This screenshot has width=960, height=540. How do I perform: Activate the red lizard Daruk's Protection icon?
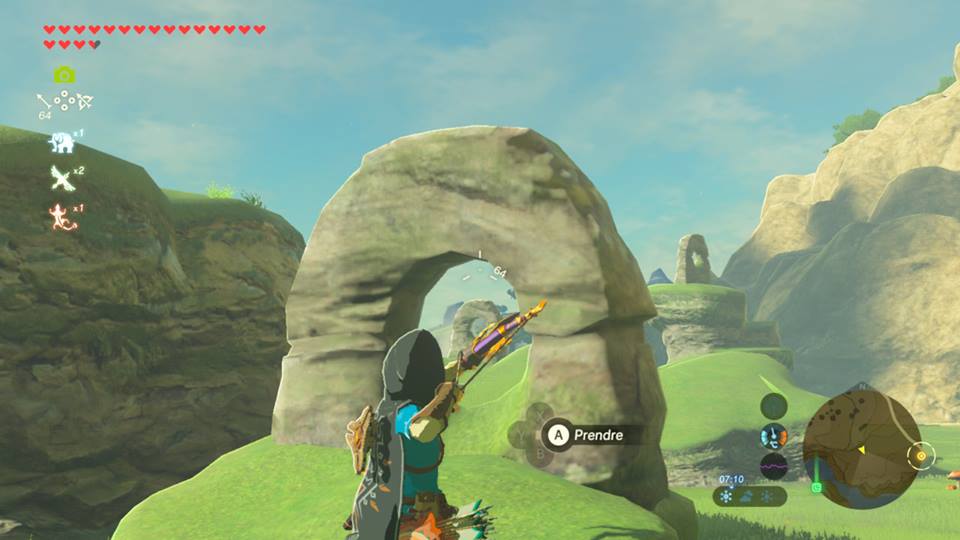coord(63,214)
